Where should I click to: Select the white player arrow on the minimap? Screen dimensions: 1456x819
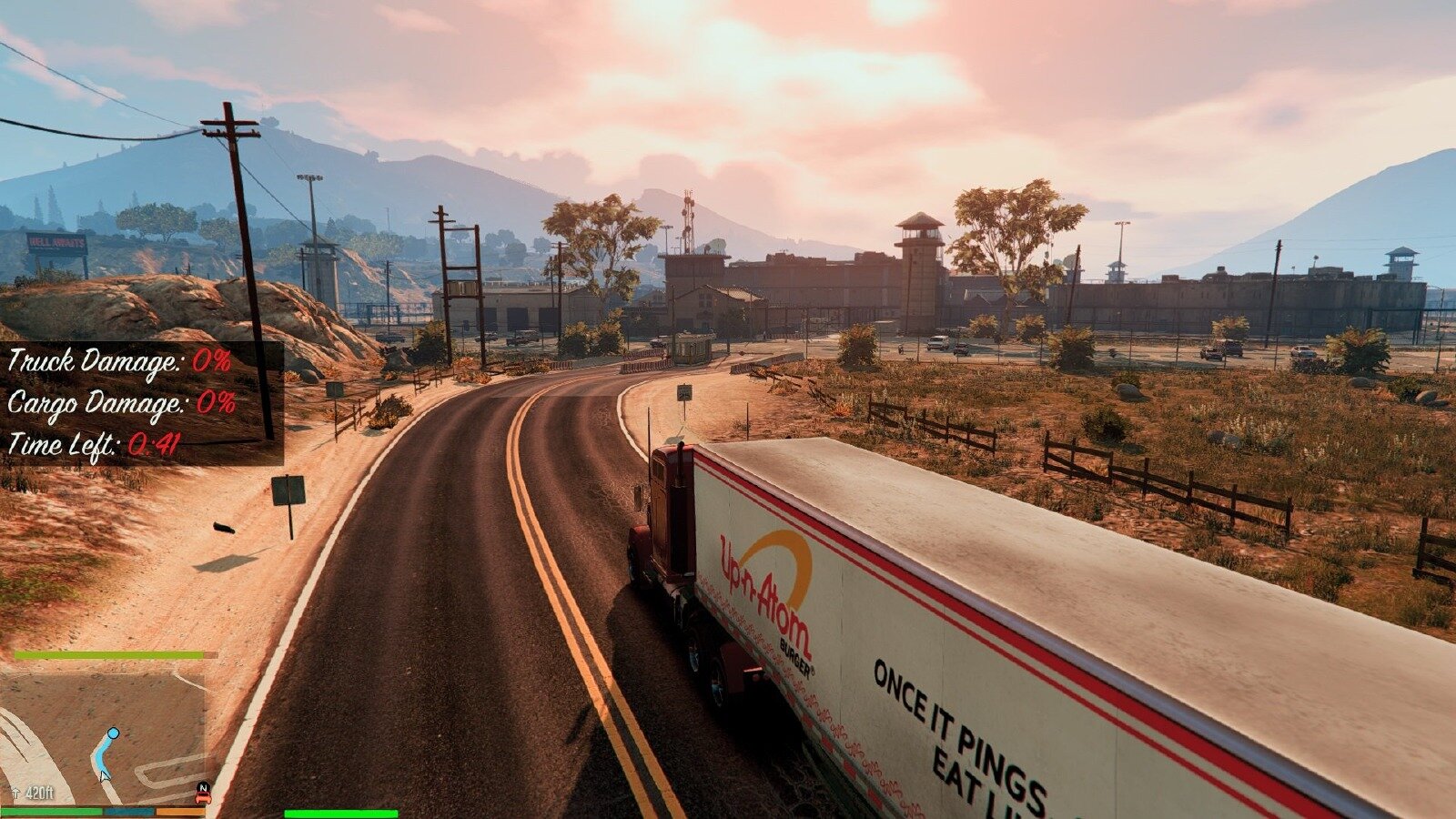(x=104, y=773)
